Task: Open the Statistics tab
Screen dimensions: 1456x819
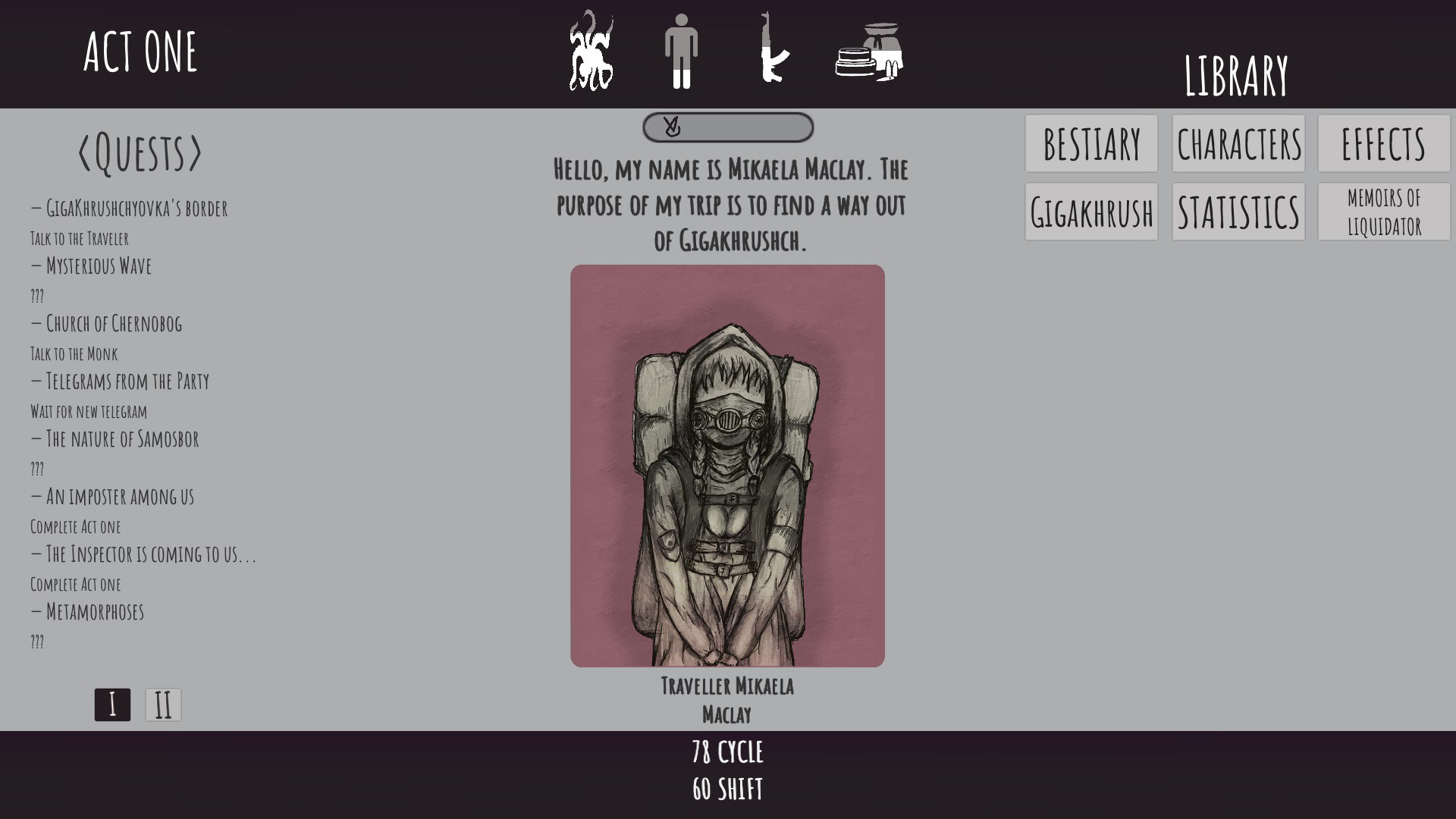Action: [1238, 213]
